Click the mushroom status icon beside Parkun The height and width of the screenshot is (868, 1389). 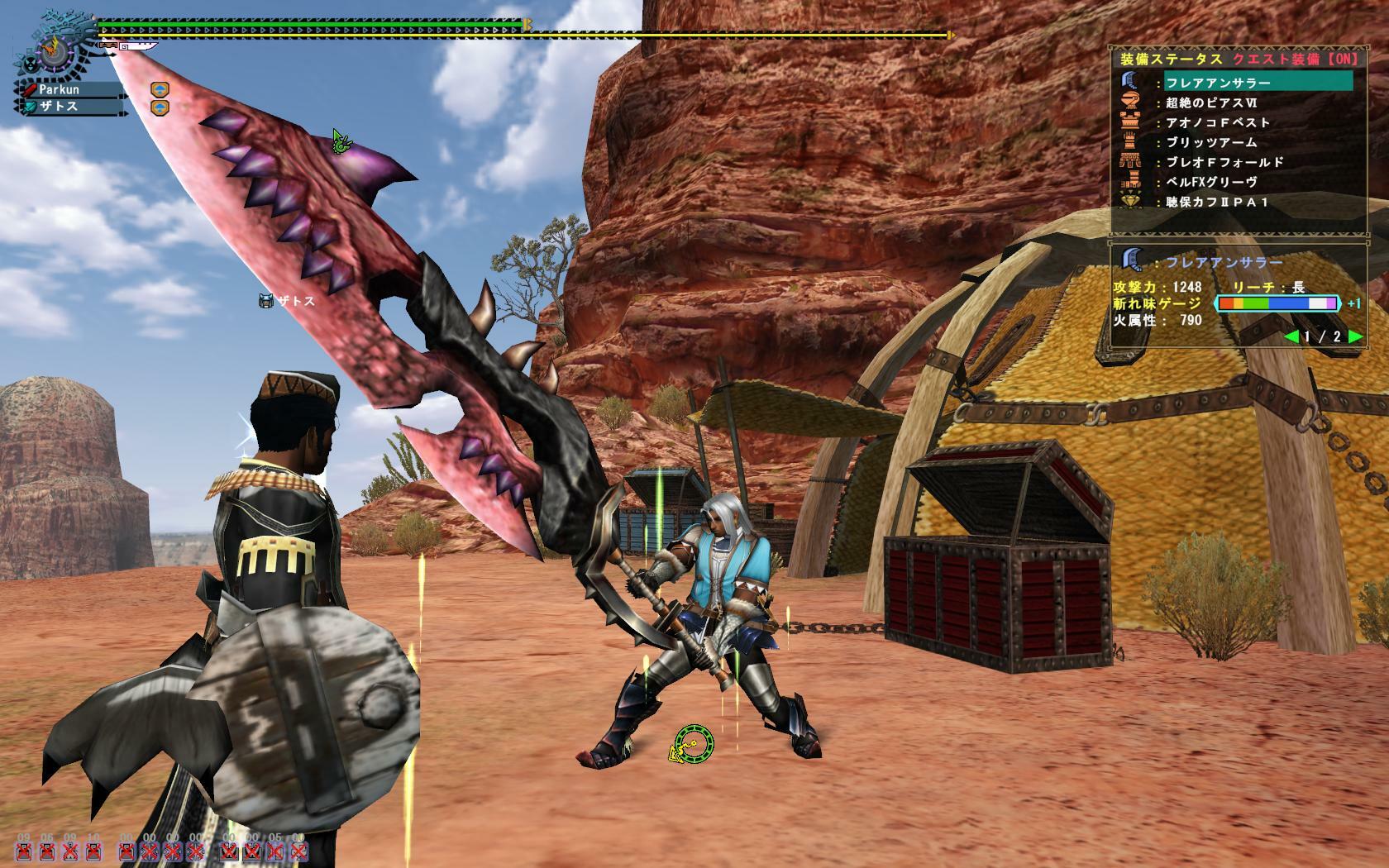coord(160,89)
